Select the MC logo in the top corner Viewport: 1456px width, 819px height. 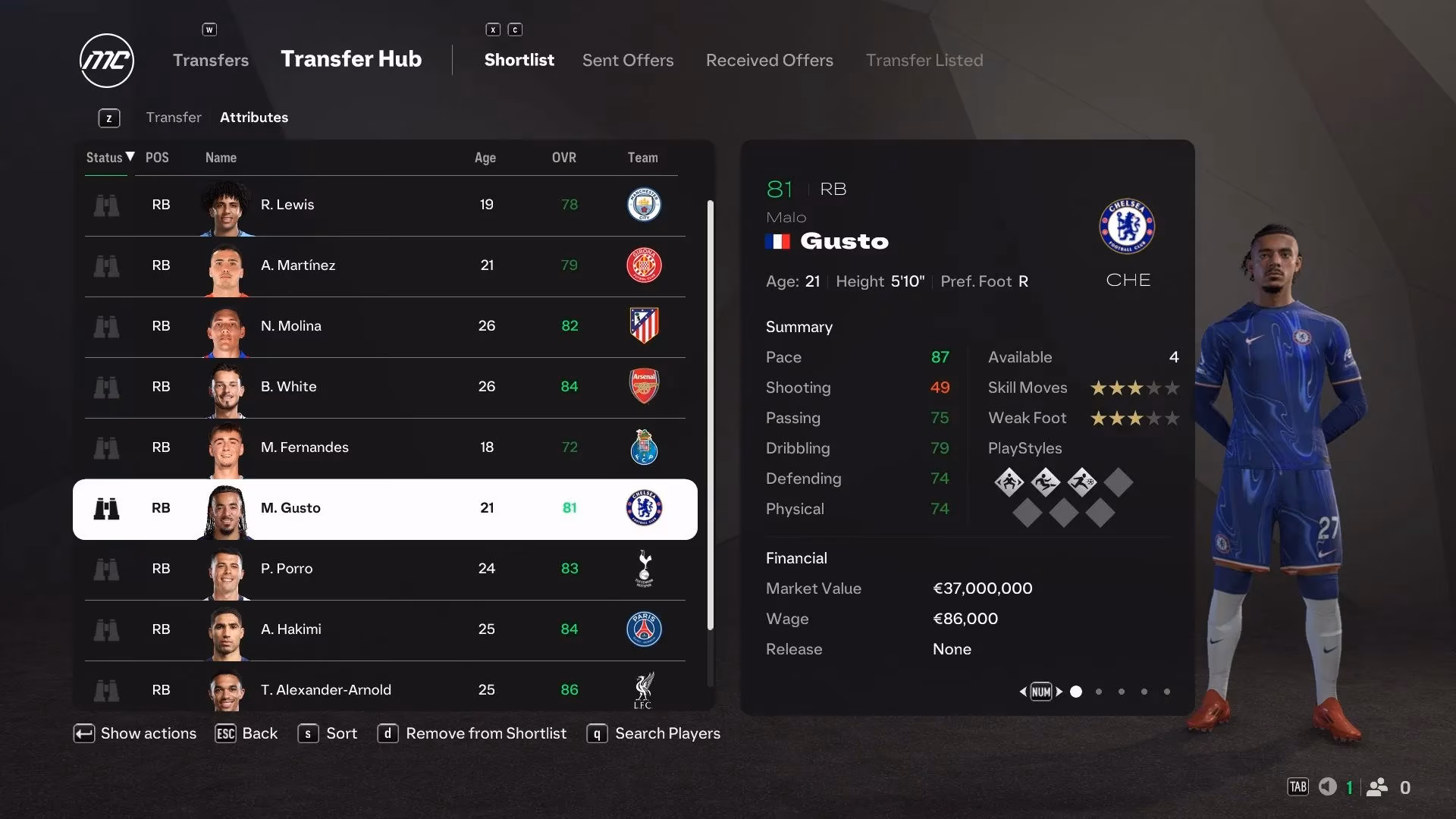(x=106, y=60)
